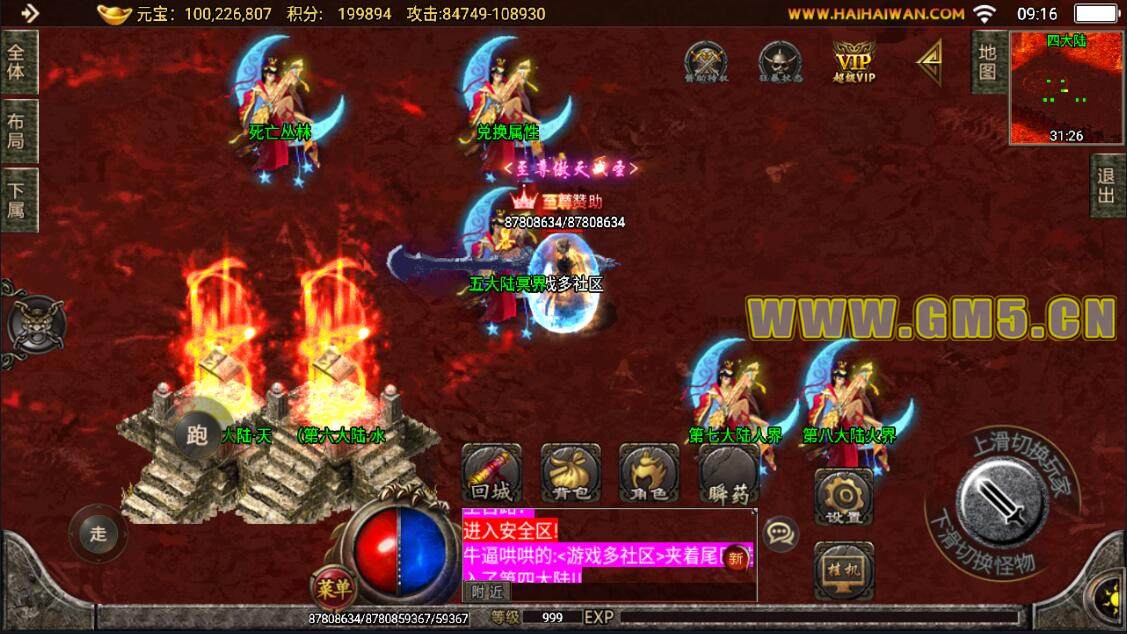1127x634 pixels.
Task: Open the 地图 map button
Action: [x=988, y=62]
